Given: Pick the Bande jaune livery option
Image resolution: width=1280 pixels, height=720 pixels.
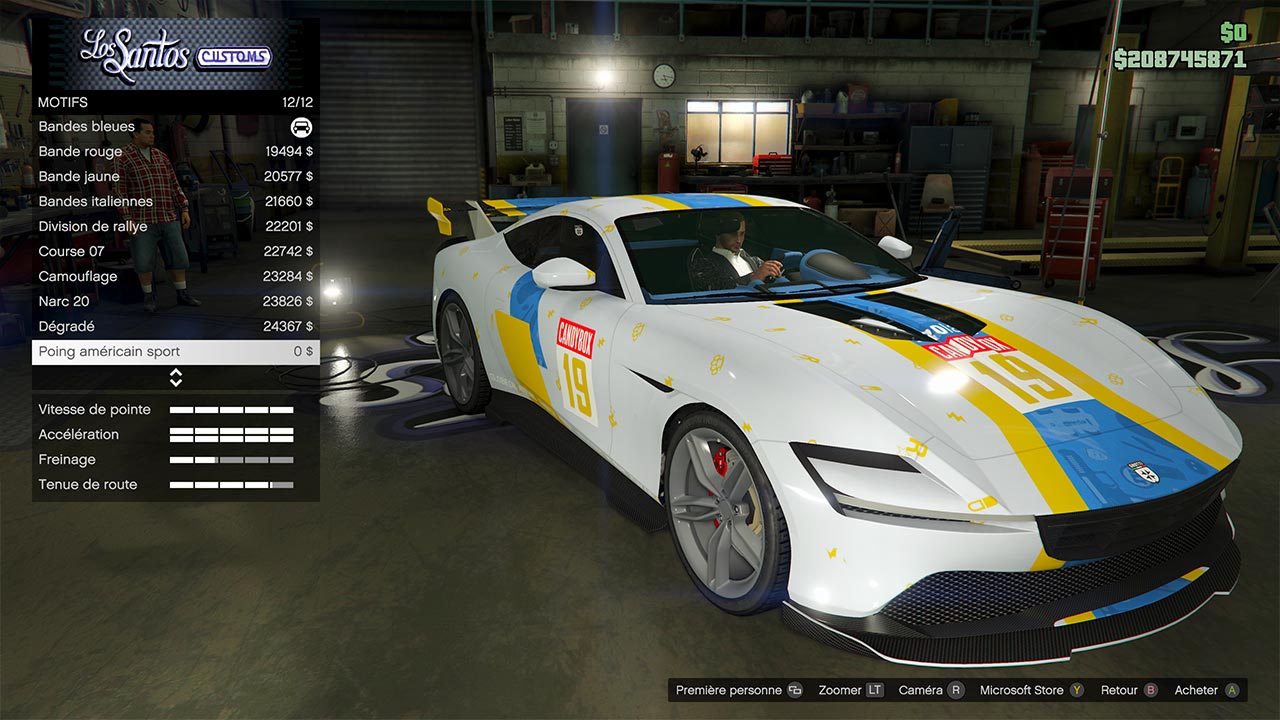Looking at the screenshot, I should point(175,177).
